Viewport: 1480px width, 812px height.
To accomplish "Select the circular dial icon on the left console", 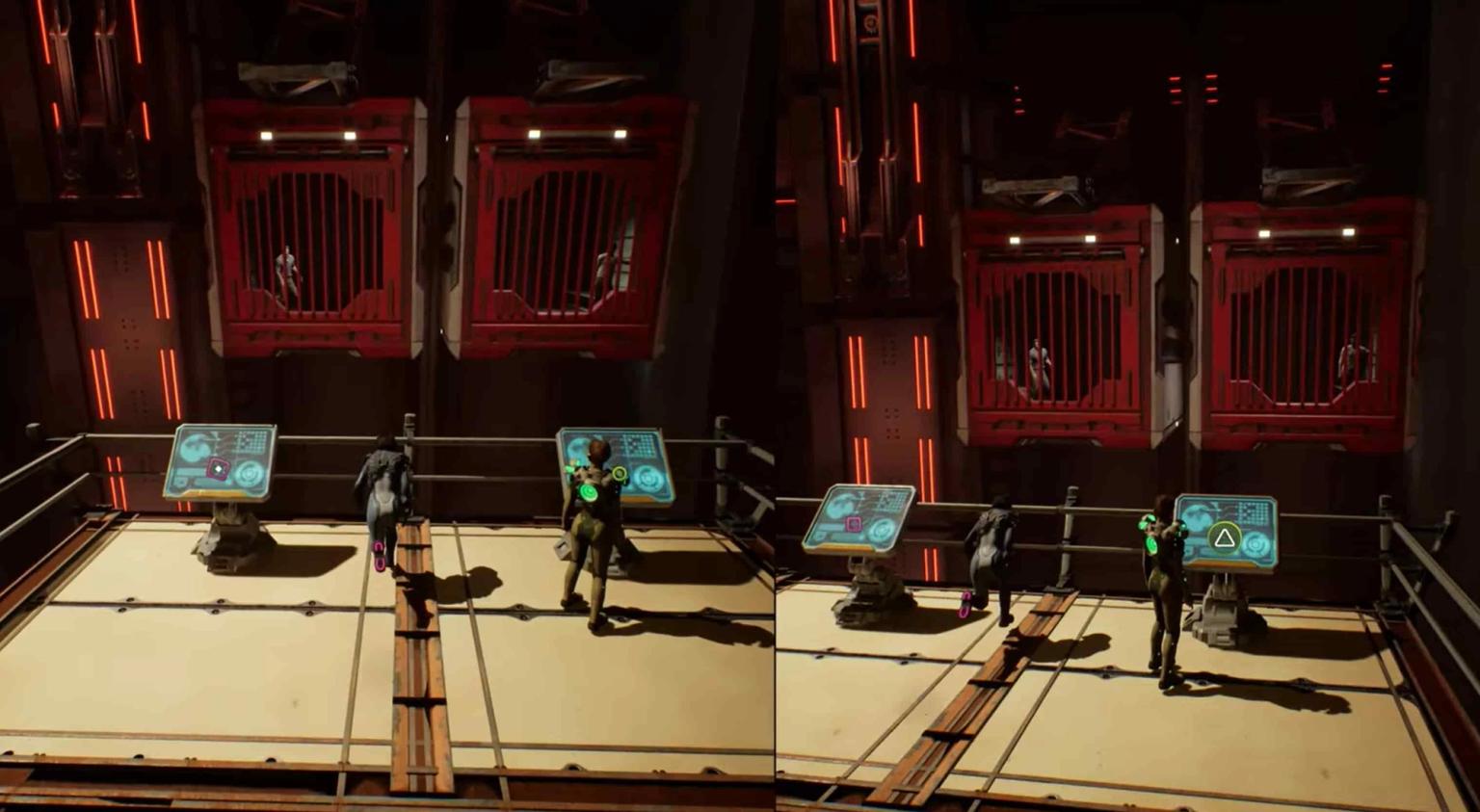I will tap(250, 473).
